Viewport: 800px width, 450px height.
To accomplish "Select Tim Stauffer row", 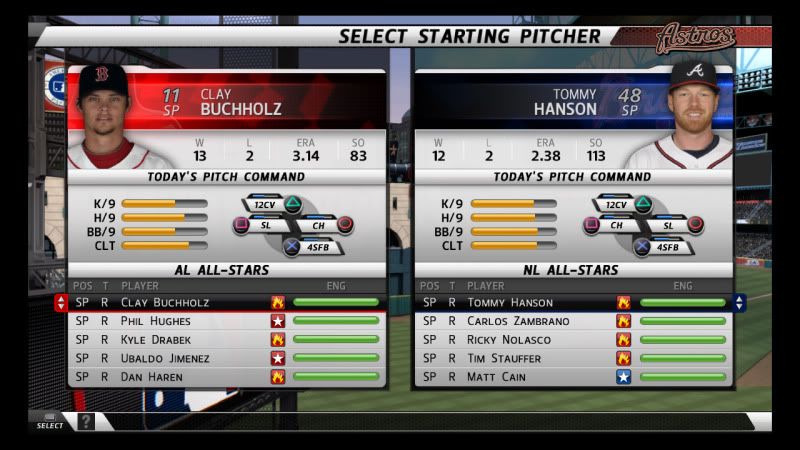I will point(504,358).
